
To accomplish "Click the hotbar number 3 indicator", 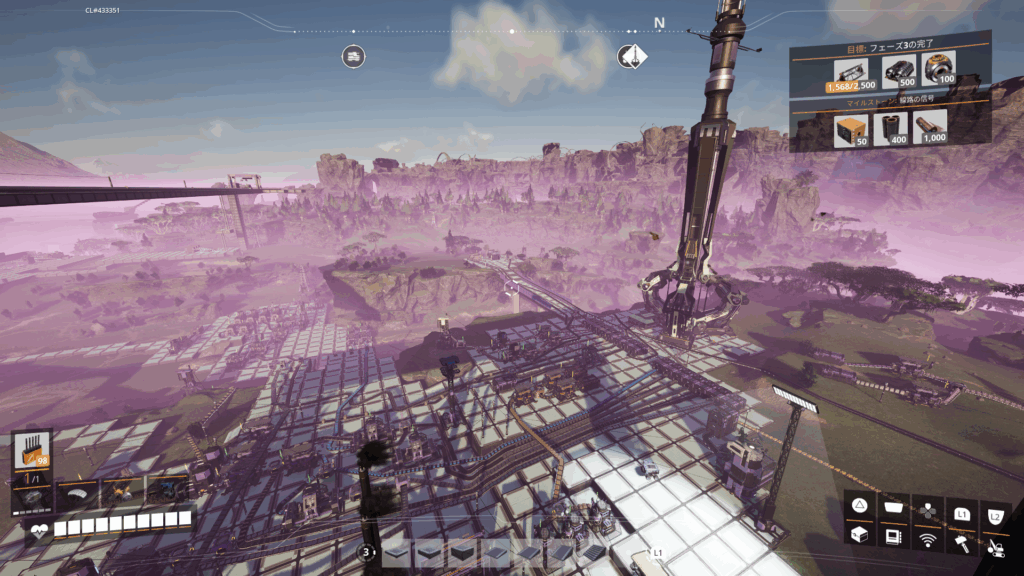I will tap(367, 552).
